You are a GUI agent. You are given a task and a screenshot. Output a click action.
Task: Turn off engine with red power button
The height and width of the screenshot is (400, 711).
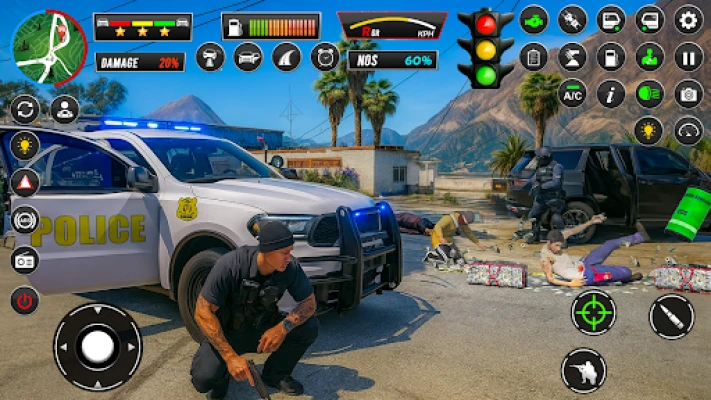24,299
